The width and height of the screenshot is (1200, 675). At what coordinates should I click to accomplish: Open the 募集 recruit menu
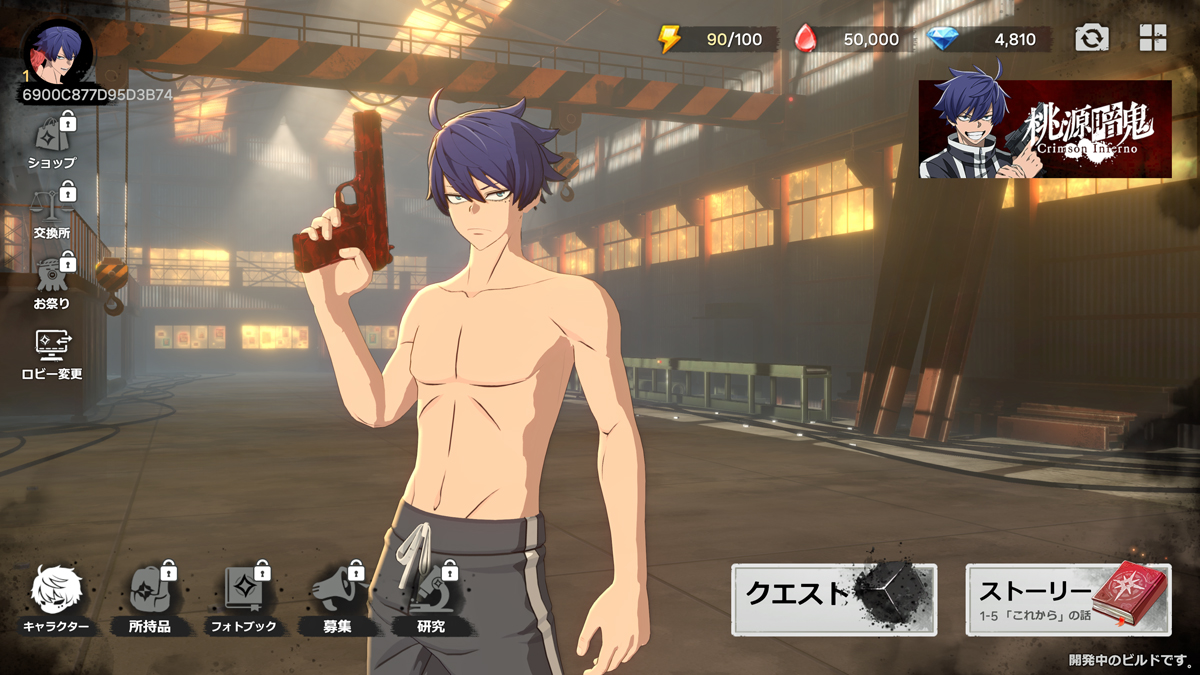[337, 600]
